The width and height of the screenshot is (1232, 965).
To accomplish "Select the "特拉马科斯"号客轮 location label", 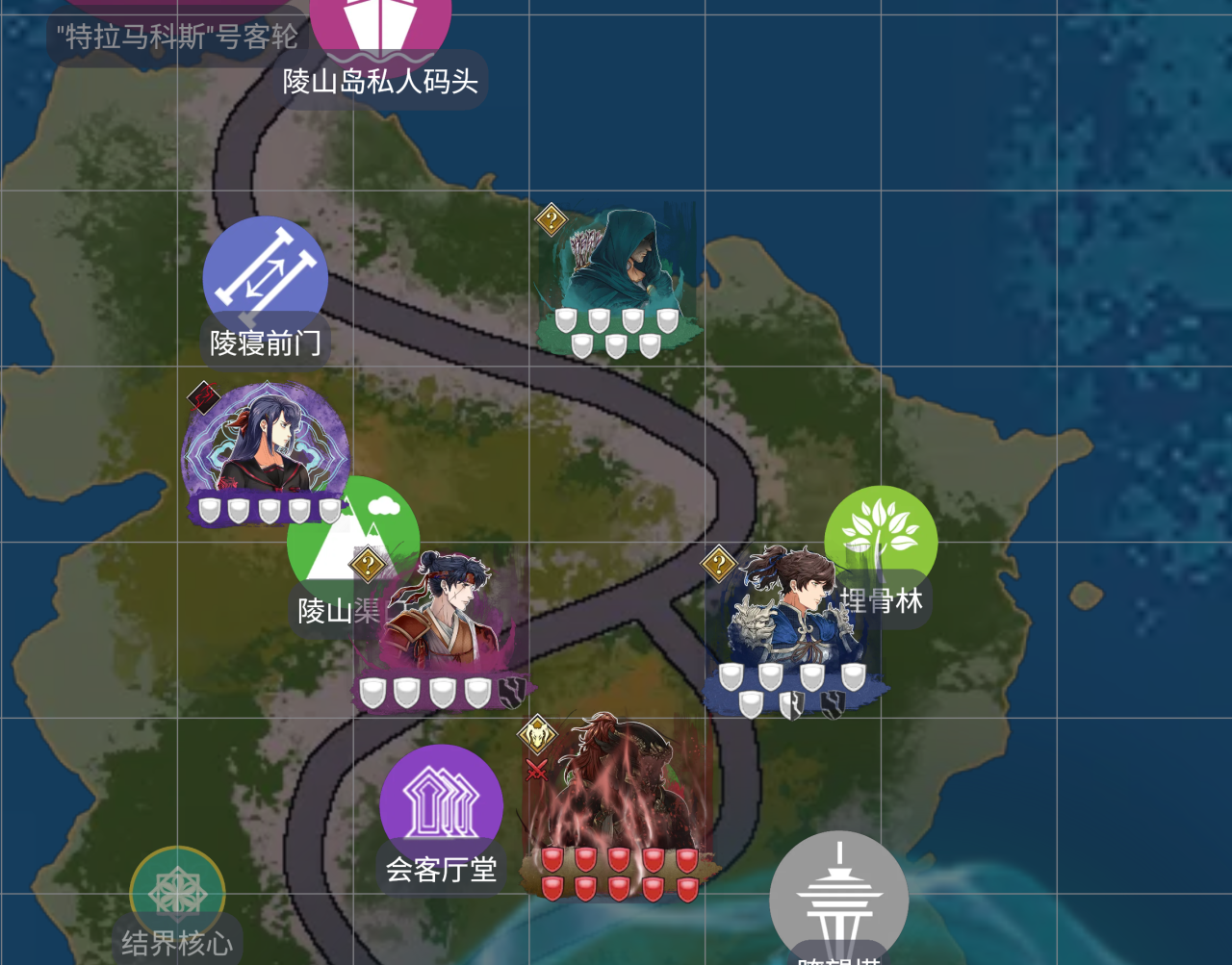I will coord(177,38).
